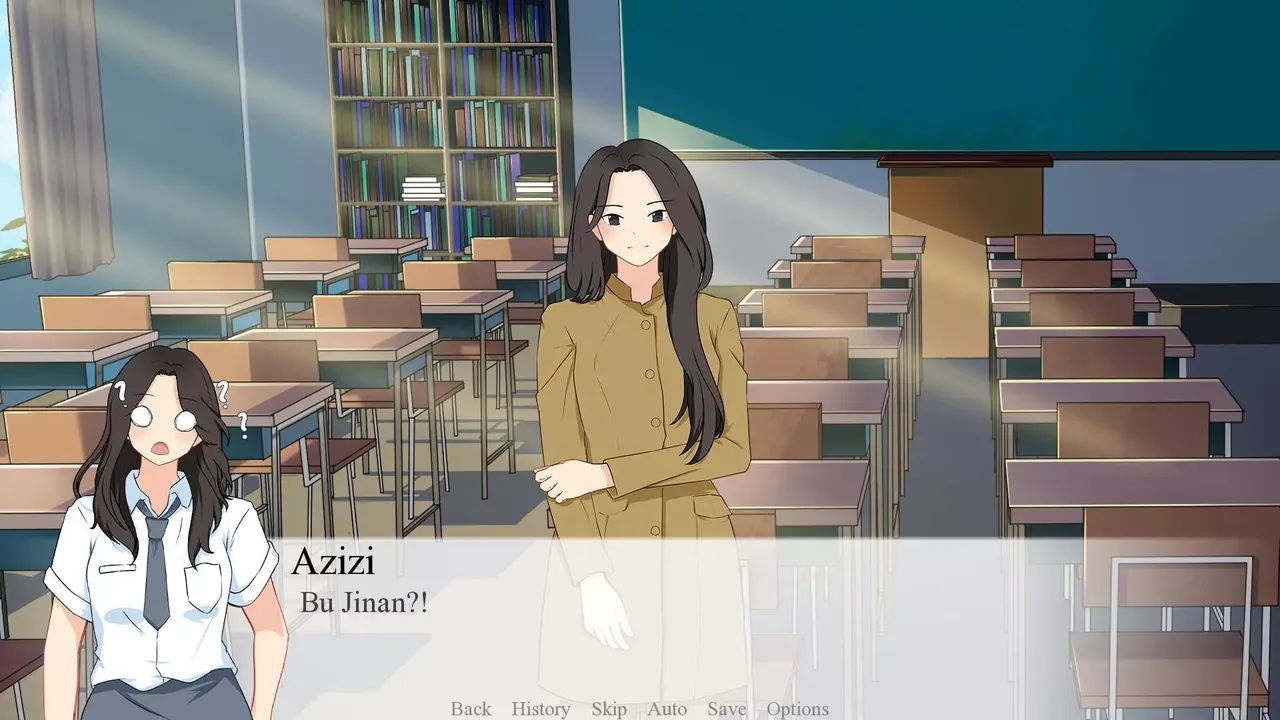Toggle "Auto" to stop automatic text advance
1280x720 pixels.
(x=665, y=709)
